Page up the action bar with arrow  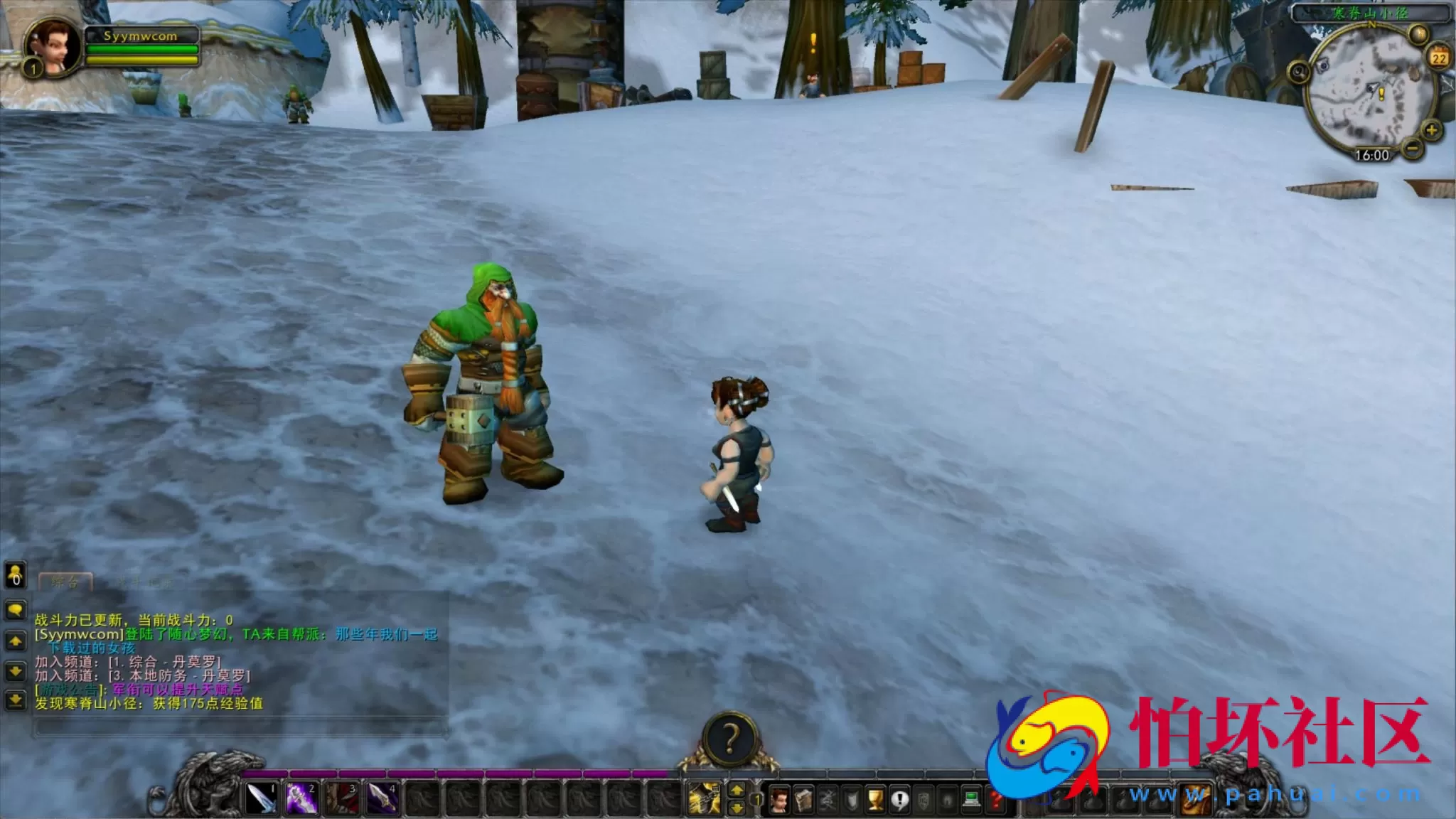pyautogui.click(x=738, y=791)
